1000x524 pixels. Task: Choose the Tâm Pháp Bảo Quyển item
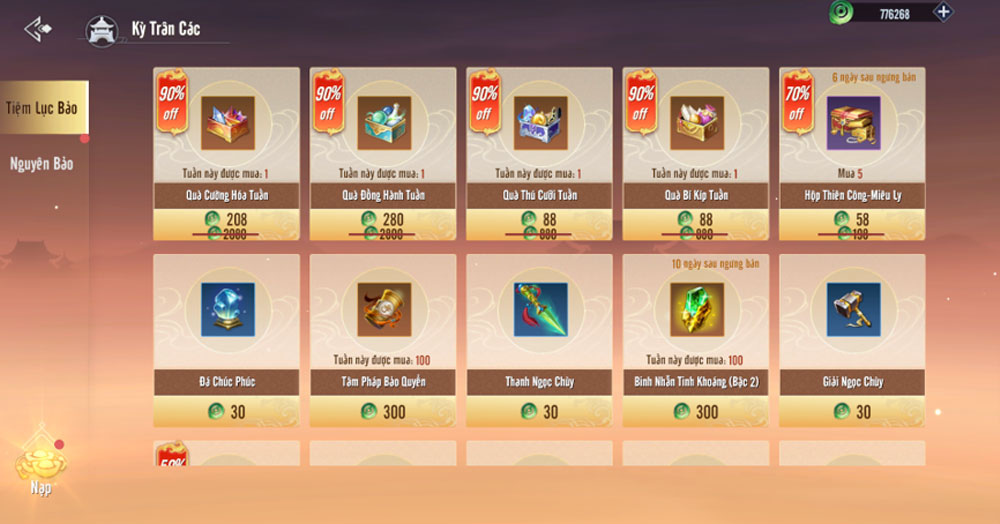383,310
